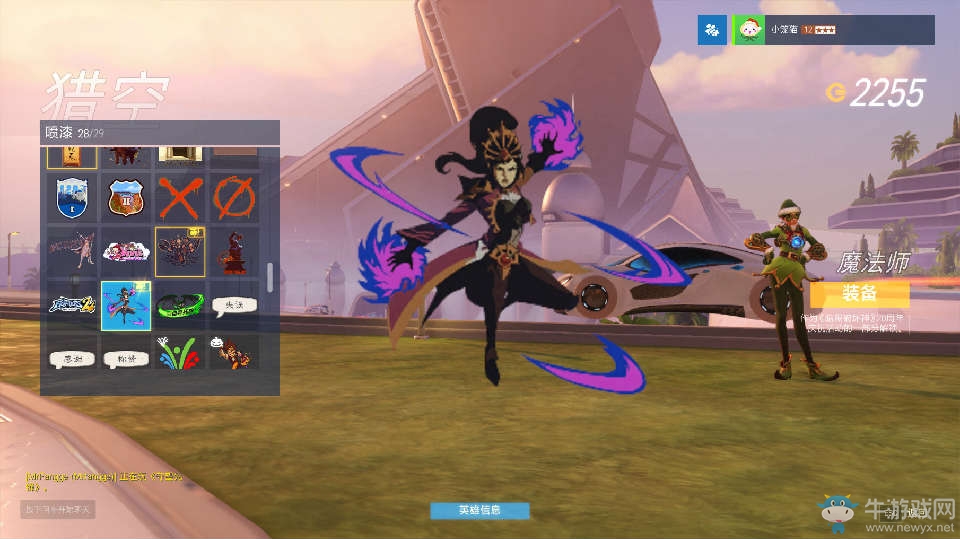
Task: Select the blue shield spray
Action: point(72,197)
